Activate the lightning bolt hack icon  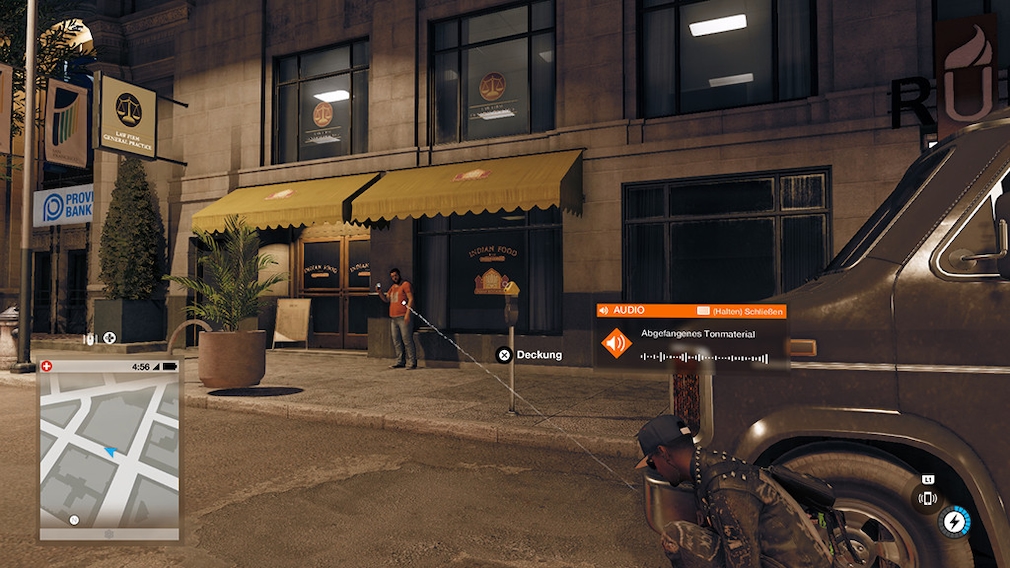[955, 521]
